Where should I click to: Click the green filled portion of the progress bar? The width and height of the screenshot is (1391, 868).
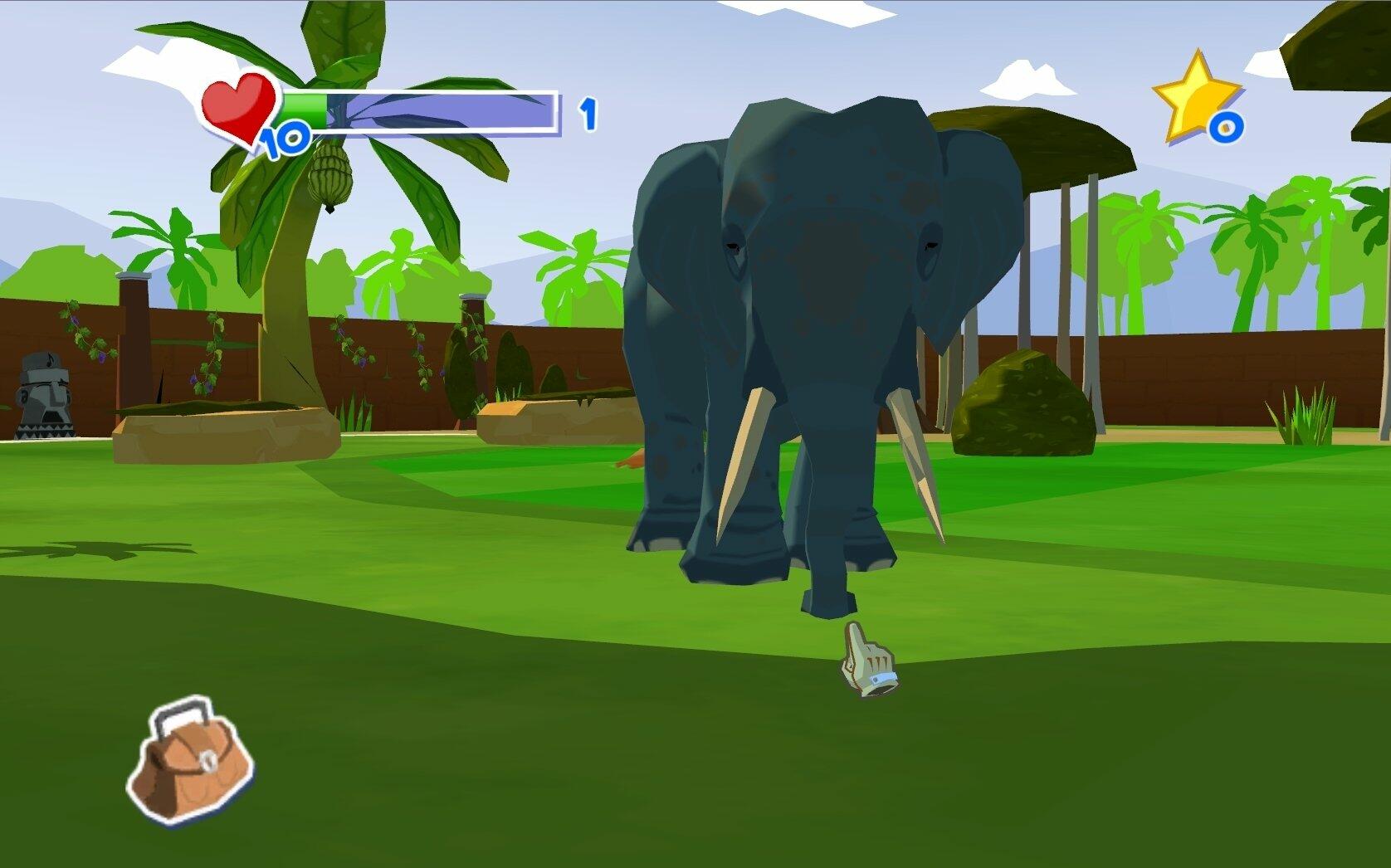pyautogui.click(x=307, y=110)
